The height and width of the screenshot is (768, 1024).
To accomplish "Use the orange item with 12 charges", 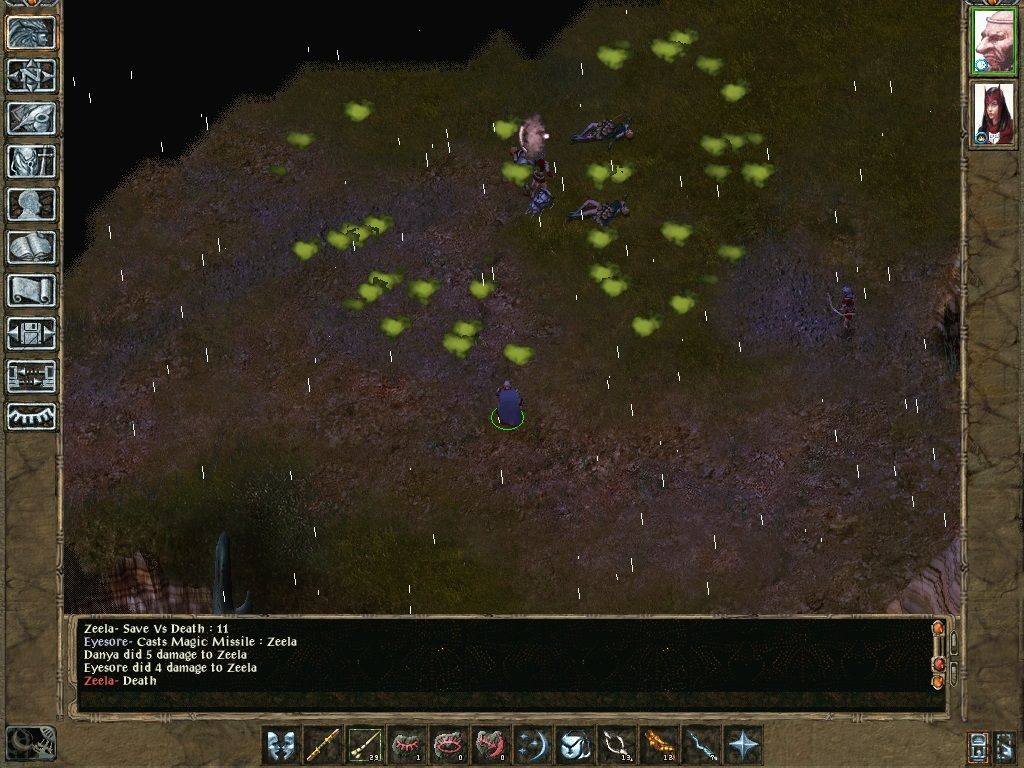I will click(659, 745).
